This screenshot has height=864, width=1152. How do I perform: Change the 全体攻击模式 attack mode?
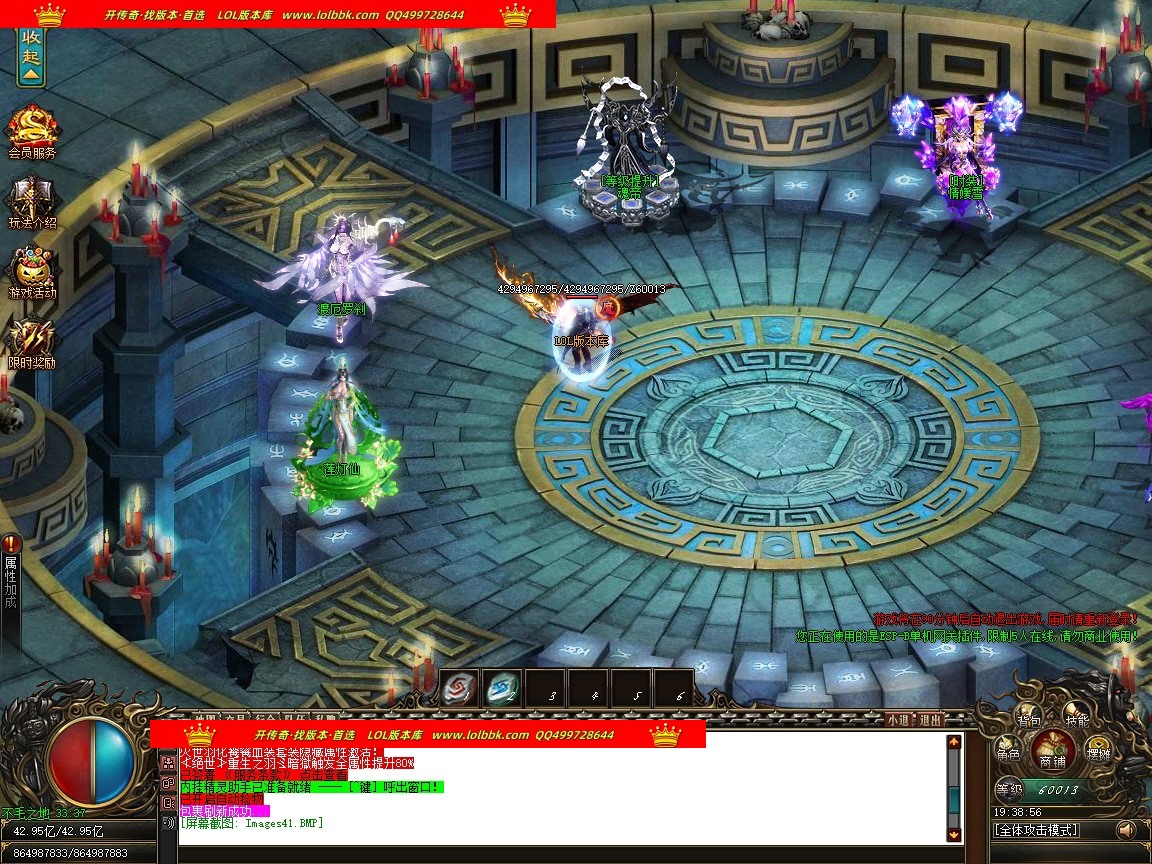pyautogui.click(x=1036, y=830)
